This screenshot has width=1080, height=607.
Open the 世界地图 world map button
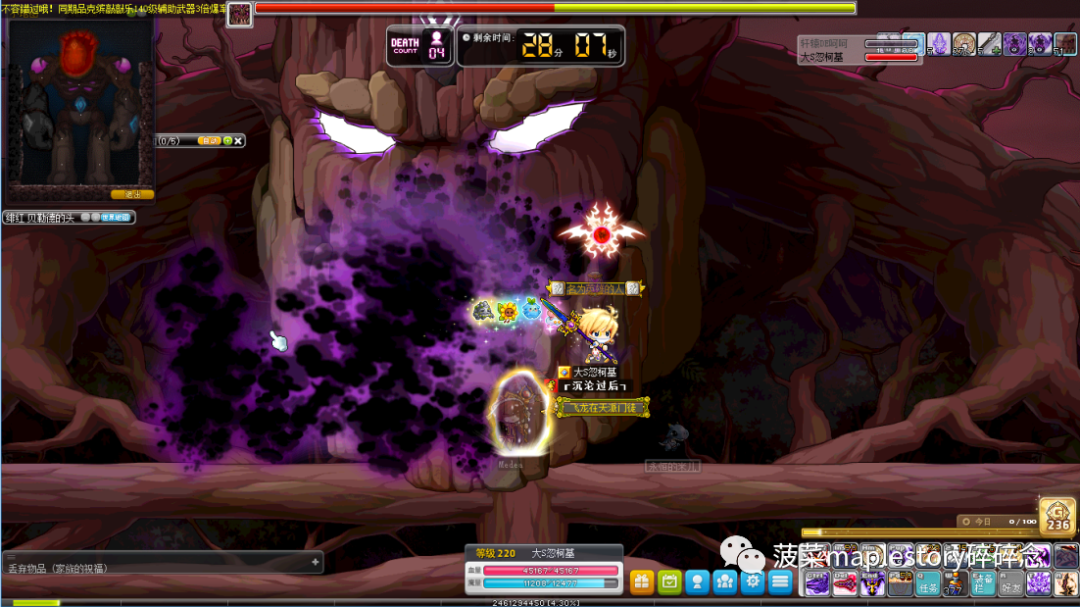pyautogui.click(x=116, y=217)
